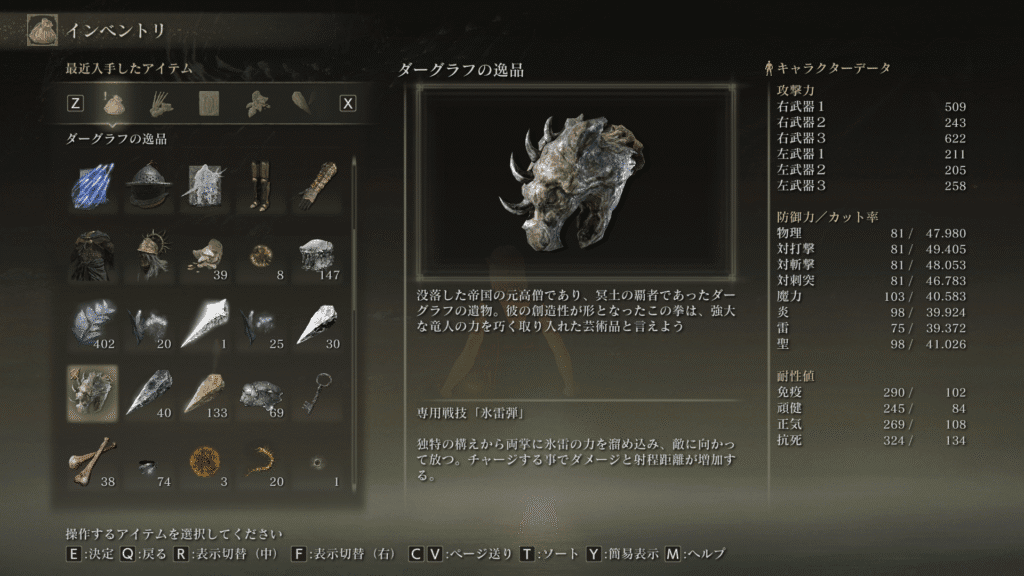1024x576 pixels.
Task: Choose the tan fang stack of 133
Action: pyautogui.click(x=205, y=390)
